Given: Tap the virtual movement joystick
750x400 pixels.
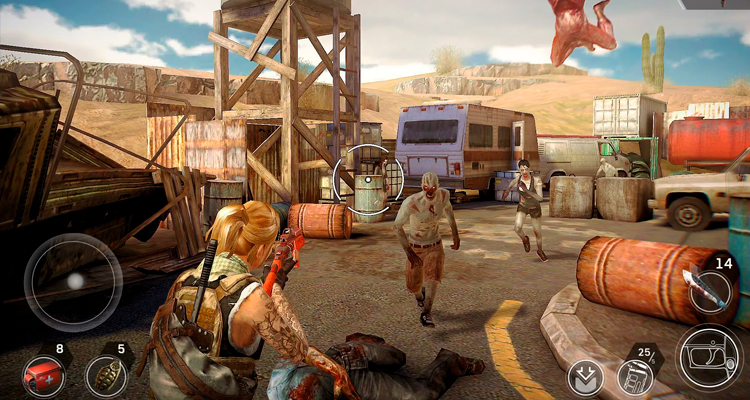Looking at the screenshot, I should click(x=74, y=282).
